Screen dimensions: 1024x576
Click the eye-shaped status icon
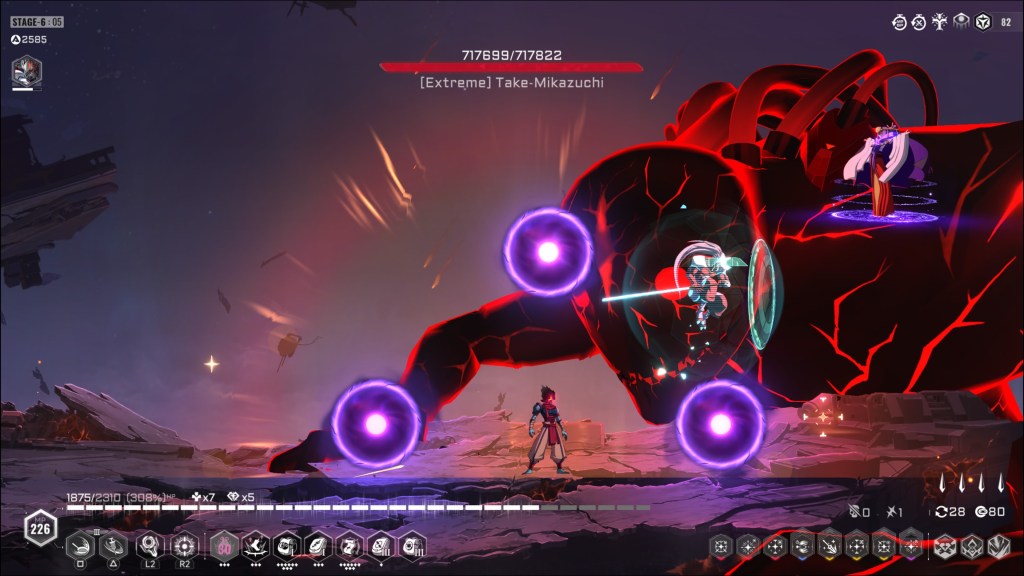(x=960, y=21)
